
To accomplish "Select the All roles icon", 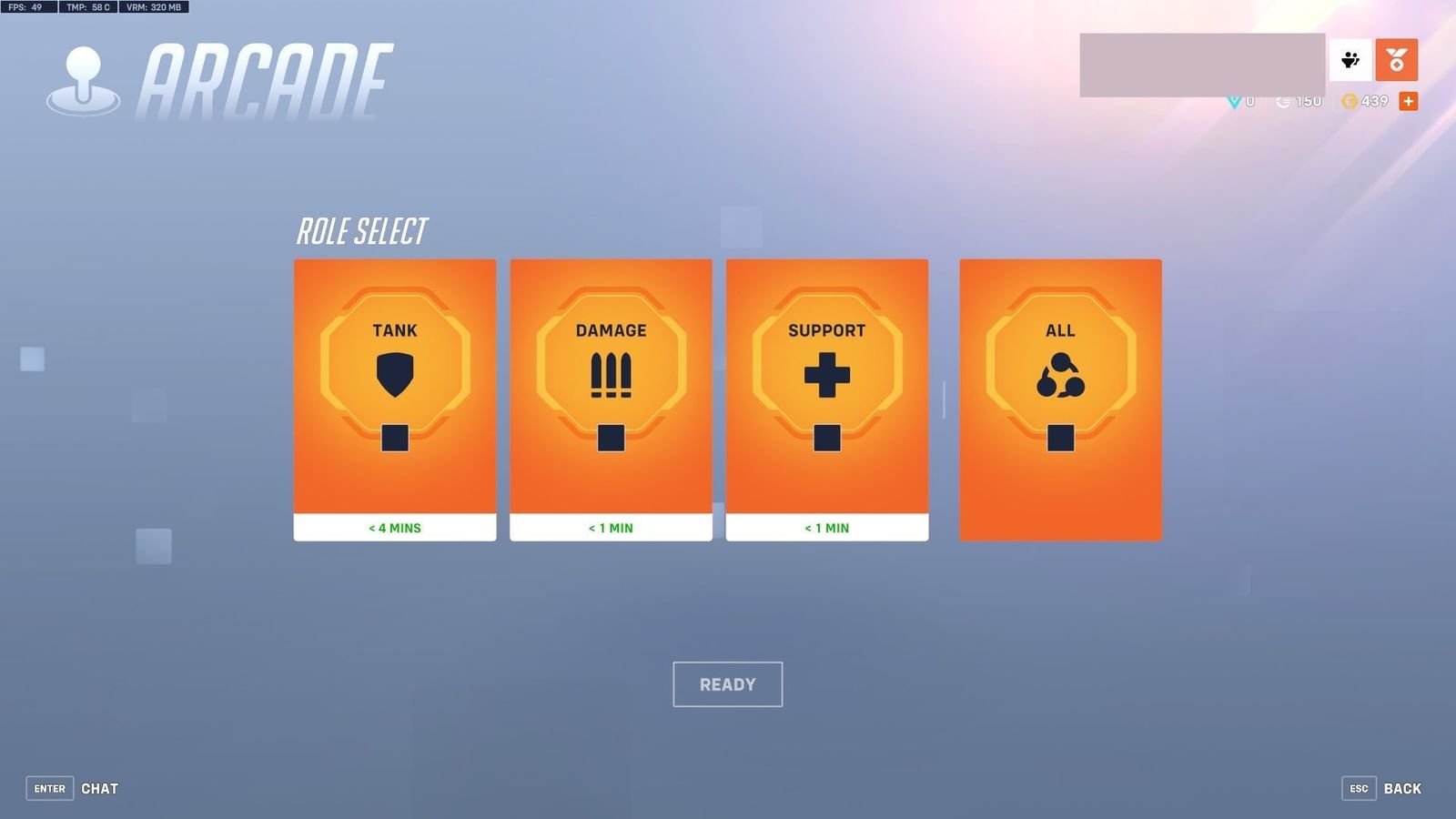I will pos(1060,375).
